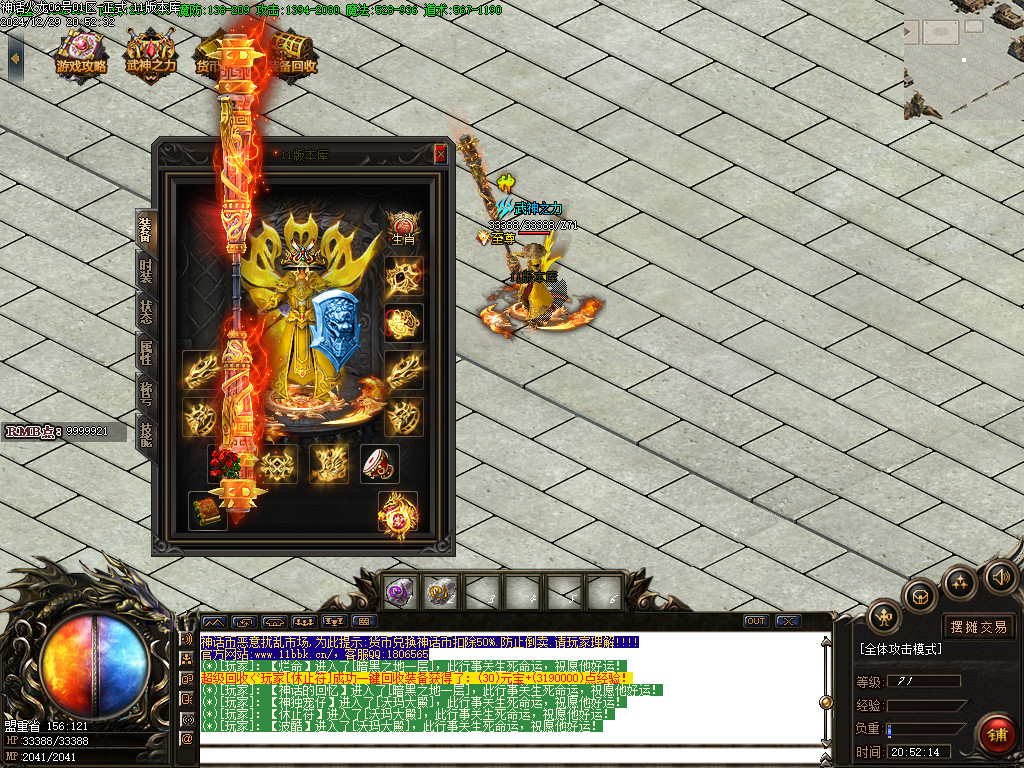Screen dimensions: 1024x768
Task: Select the red drum item slot
Action: click(x=378, y=463)
